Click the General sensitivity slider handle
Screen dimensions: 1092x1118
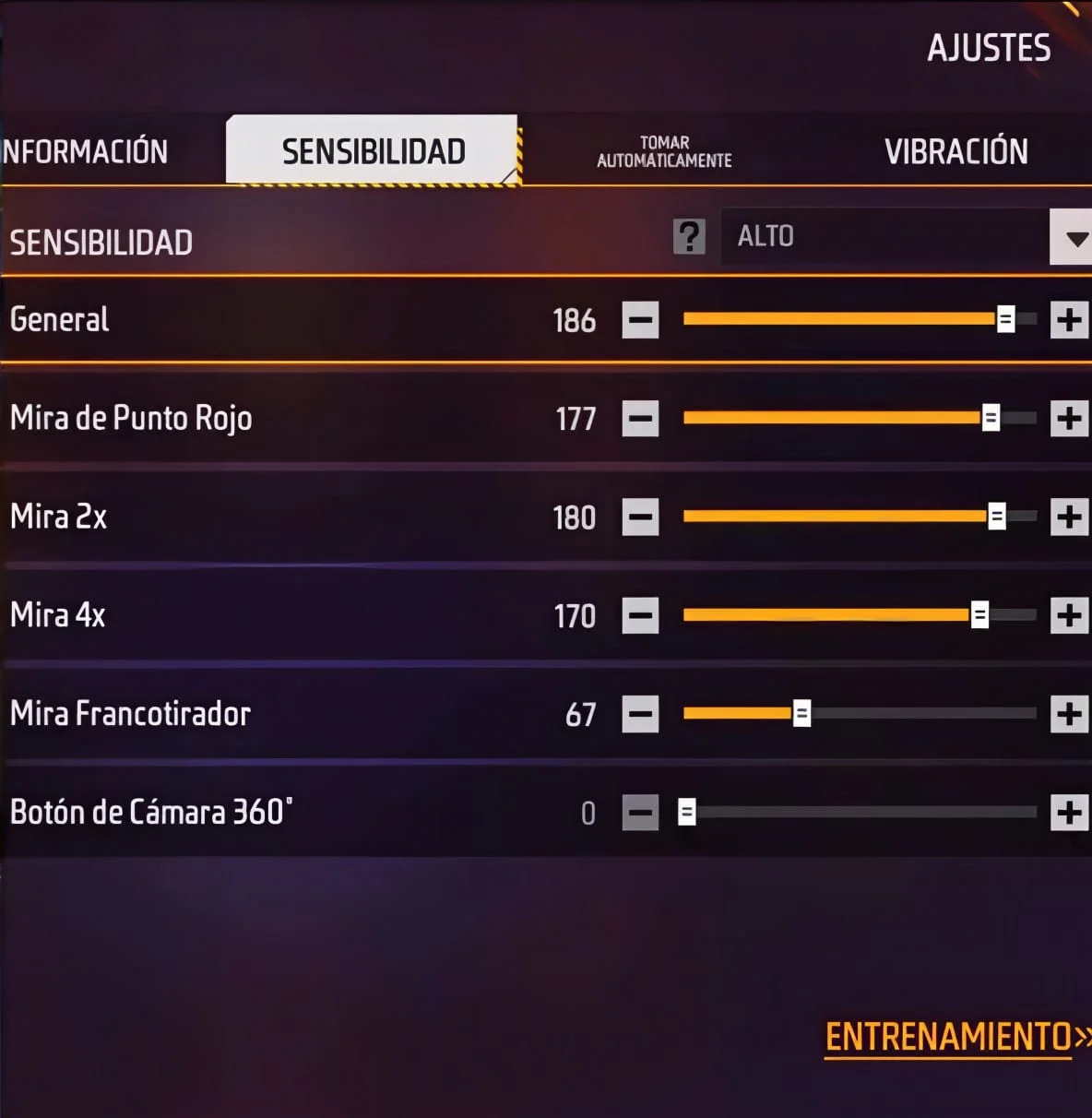(1005, 319)
